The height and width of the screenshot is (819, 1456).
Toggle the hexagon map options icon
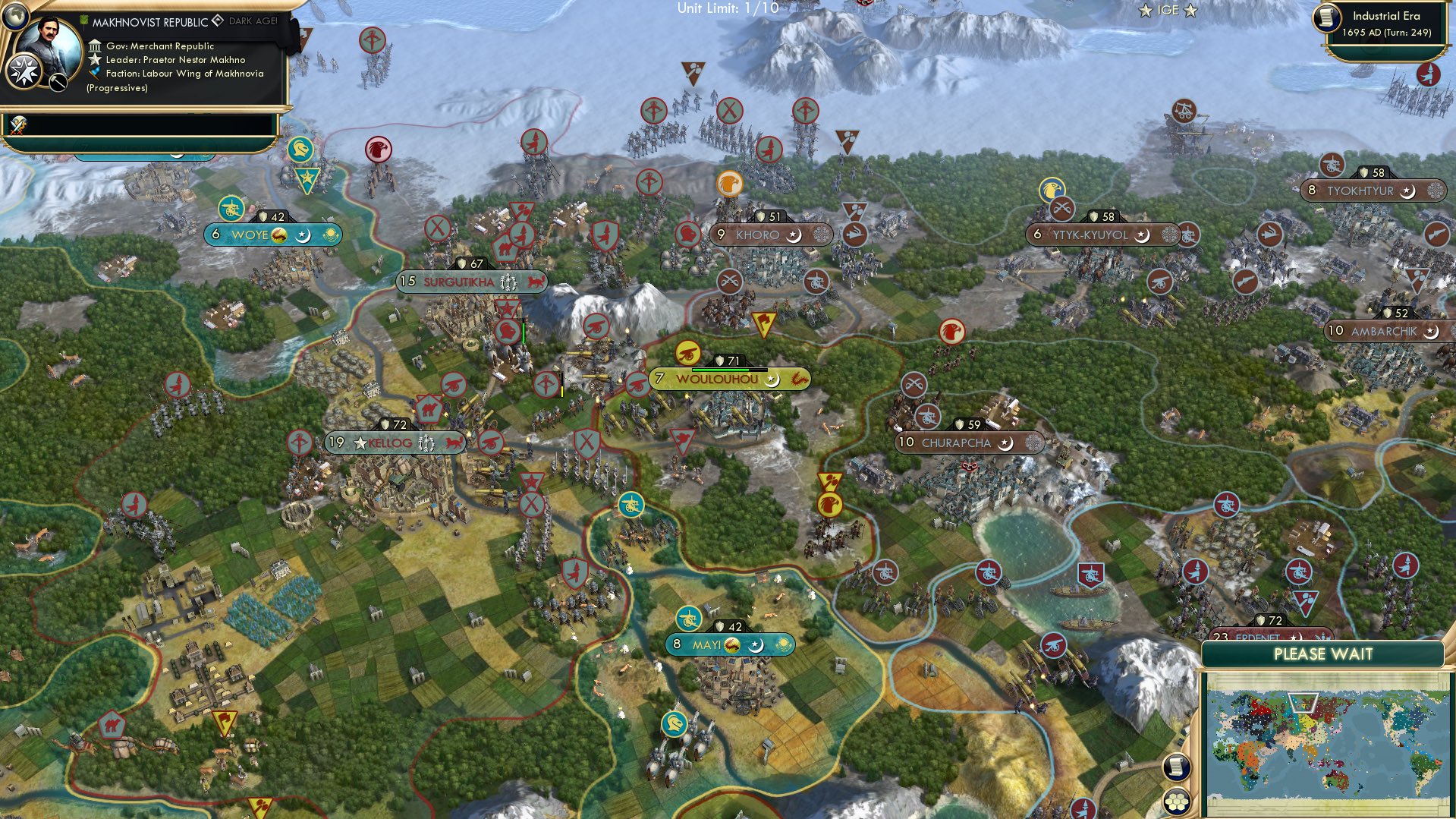1175,802
